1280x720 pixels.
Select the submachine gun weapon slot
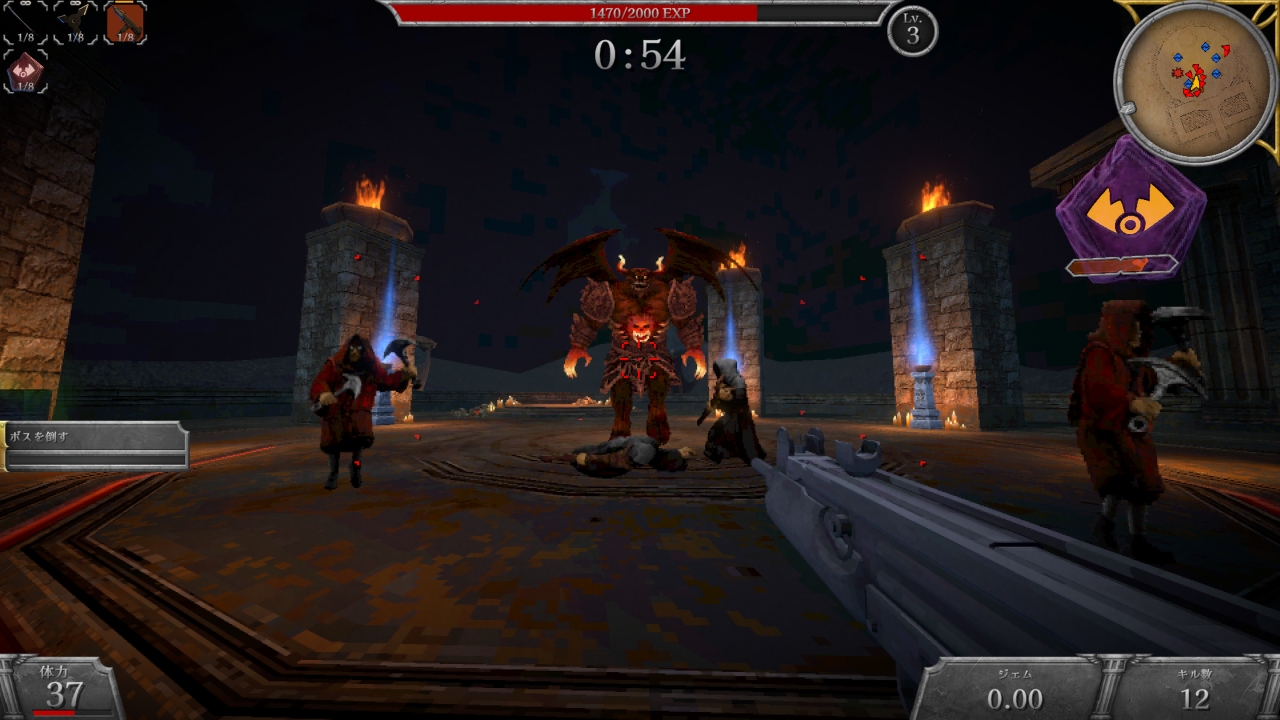pos(125,22)
